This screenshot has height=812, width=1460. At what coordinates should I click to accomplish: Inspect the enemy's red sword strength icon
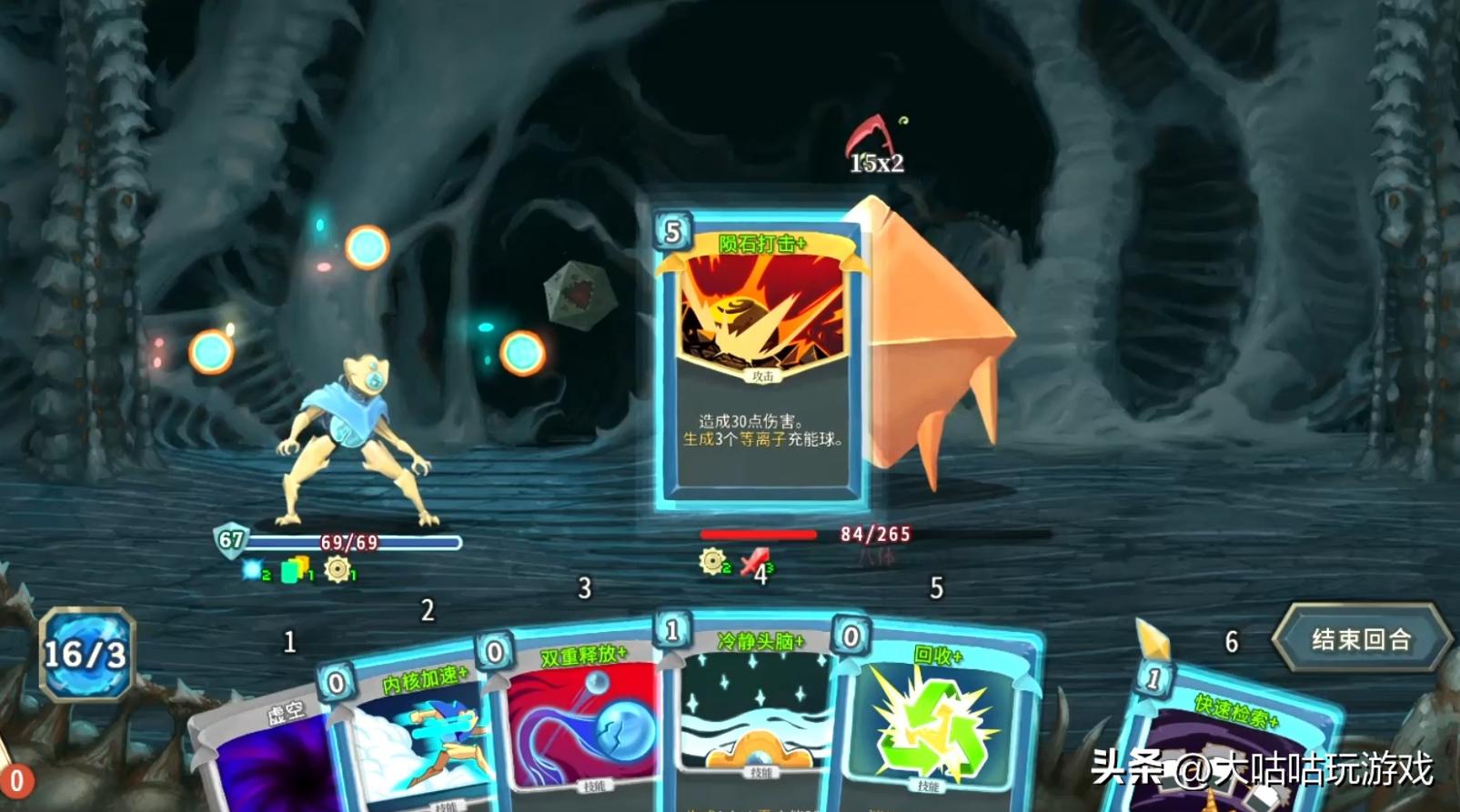point(753,562)
